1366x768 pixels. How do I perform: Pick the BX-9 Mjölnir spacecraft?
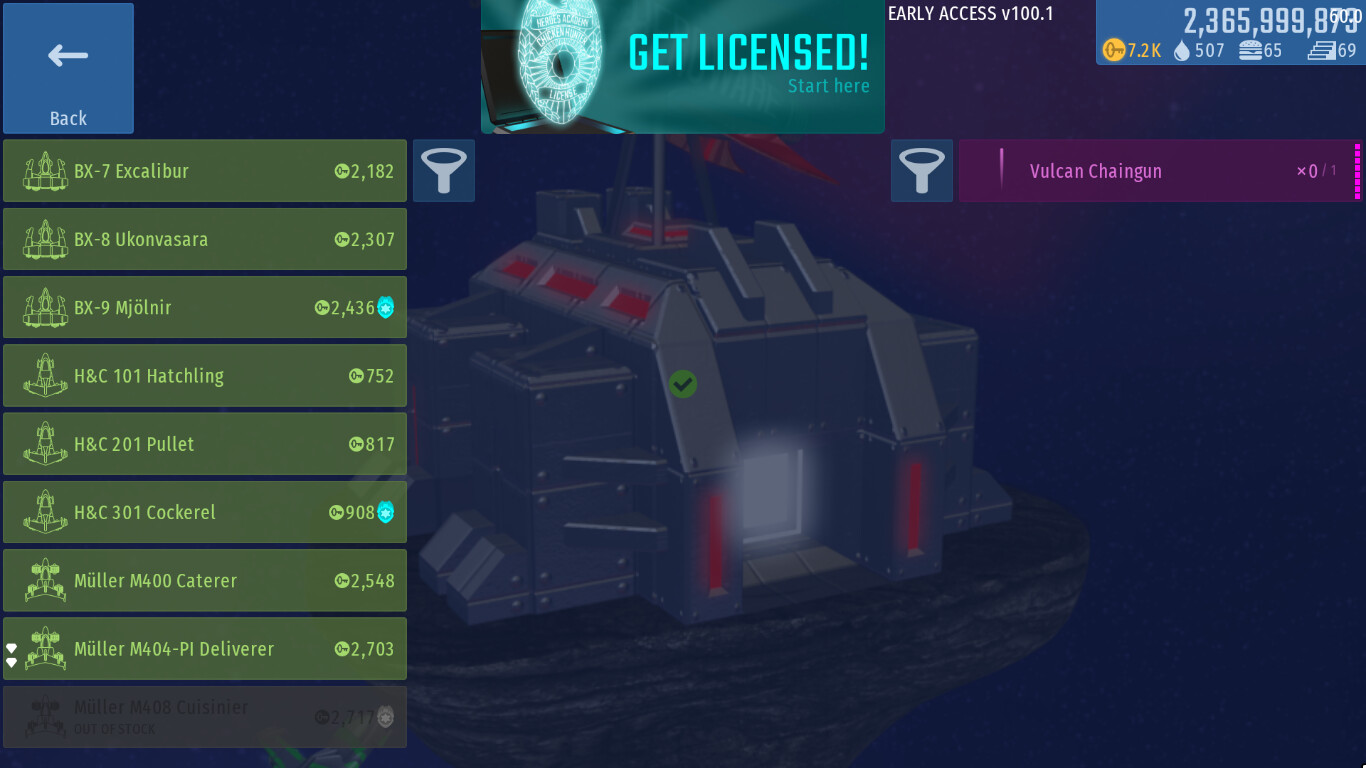(x=205, y=307)
